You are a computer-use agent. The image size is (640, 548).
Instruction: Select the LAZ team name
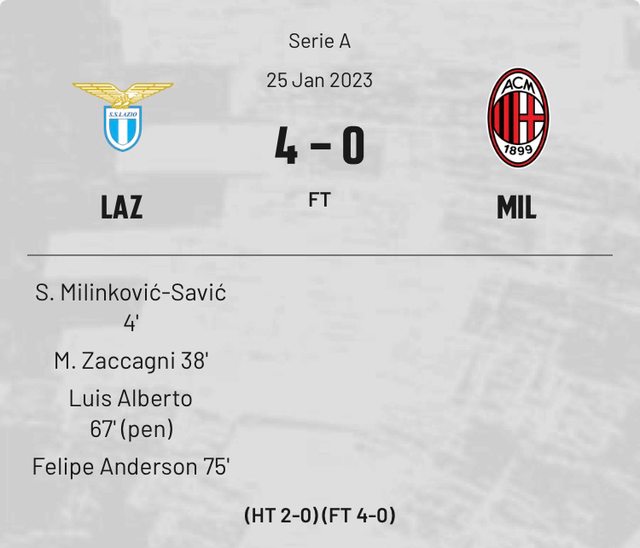click(x=122, y=207)
